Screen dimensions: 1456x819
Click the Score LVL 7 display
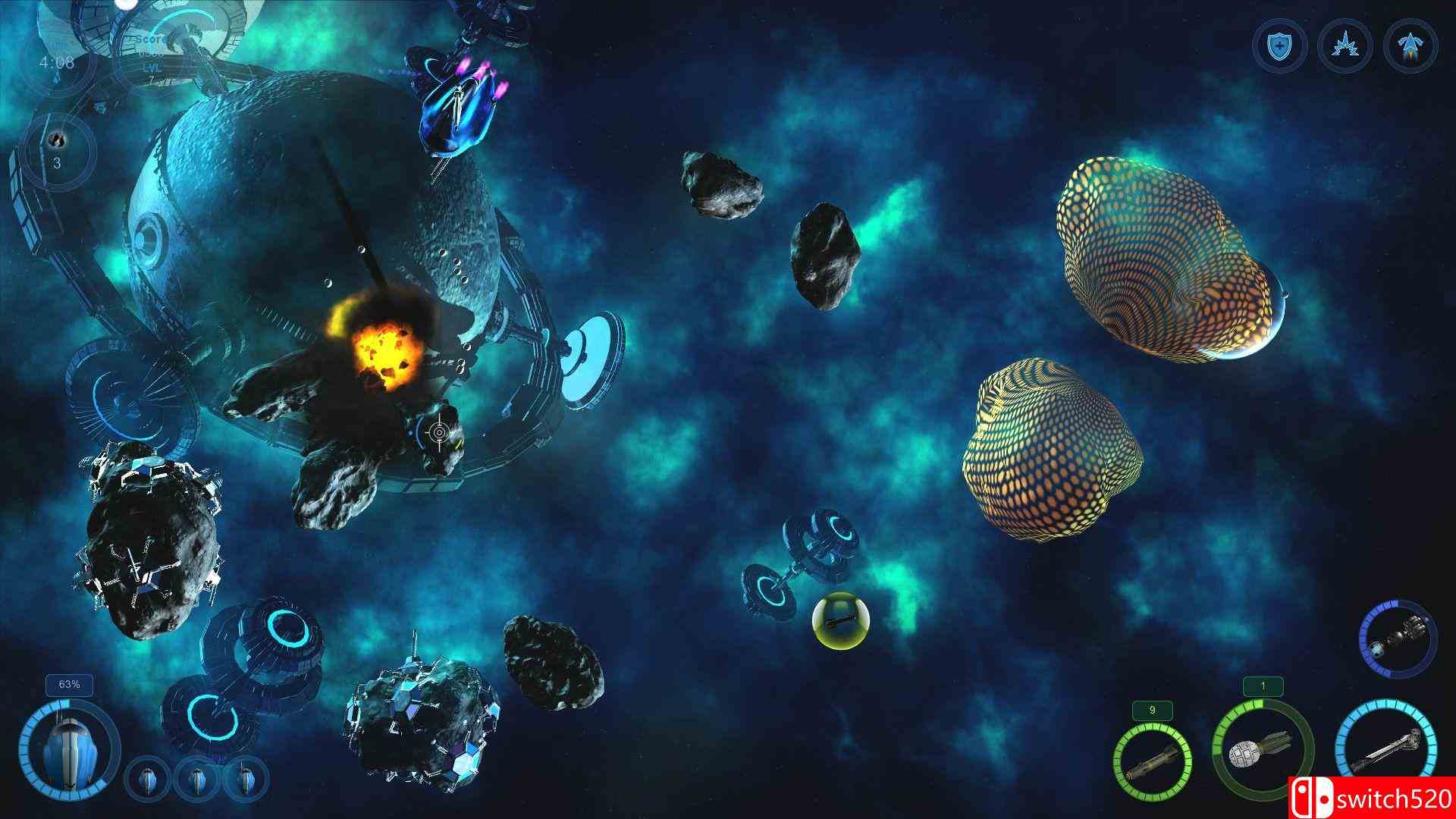coord(152,58)
